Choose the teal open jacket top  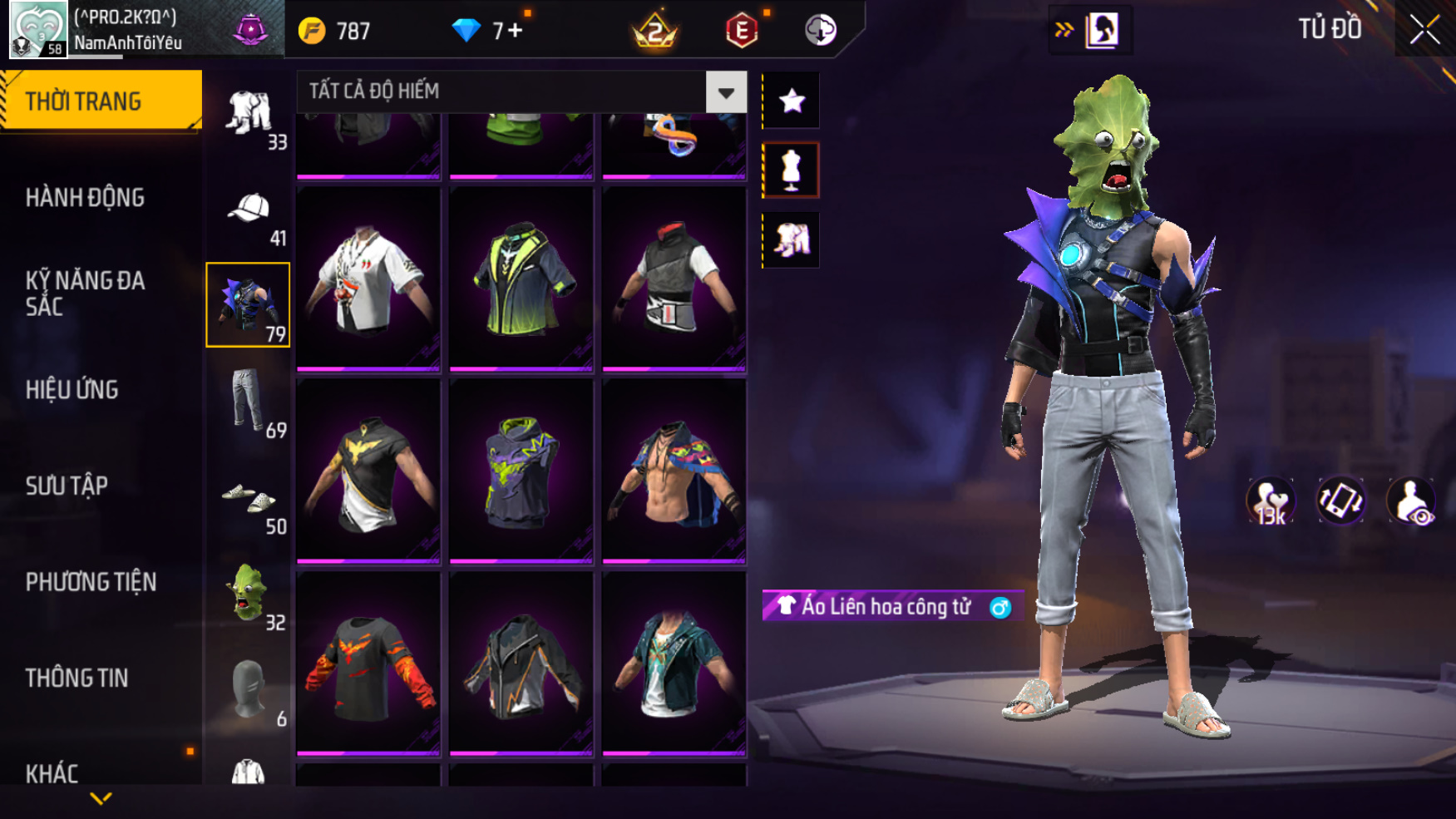(x=674, y=664)
